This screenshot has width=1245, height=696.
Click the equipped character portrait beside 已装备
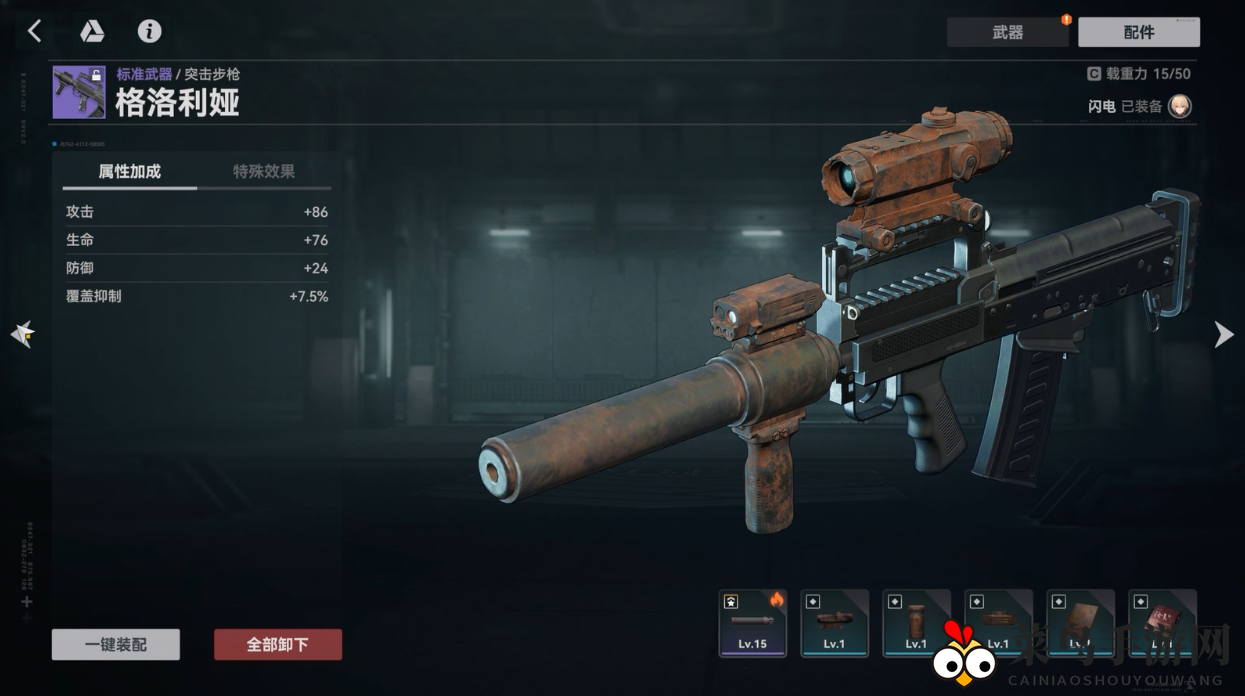point(1180,106)
